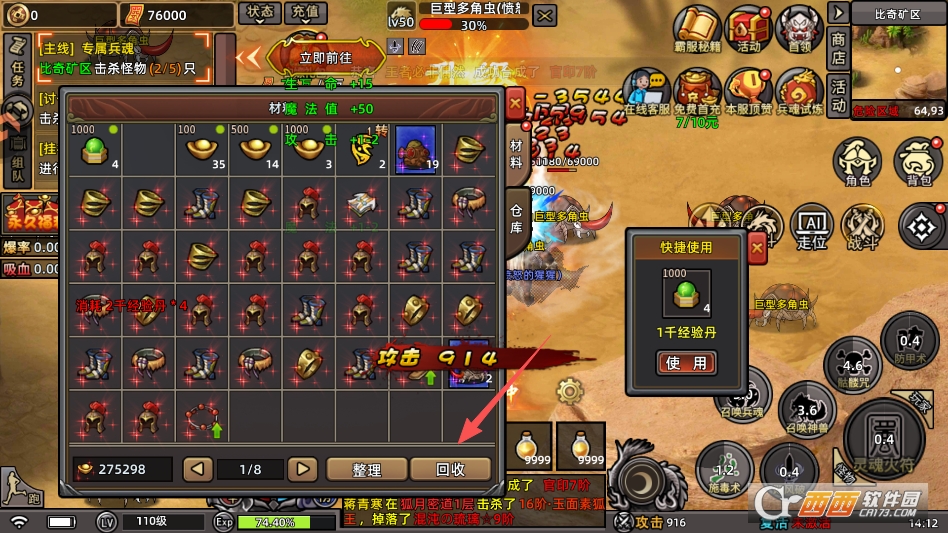Close the inventory panel
Screen dimensions: 948x533
coord(514,103)
